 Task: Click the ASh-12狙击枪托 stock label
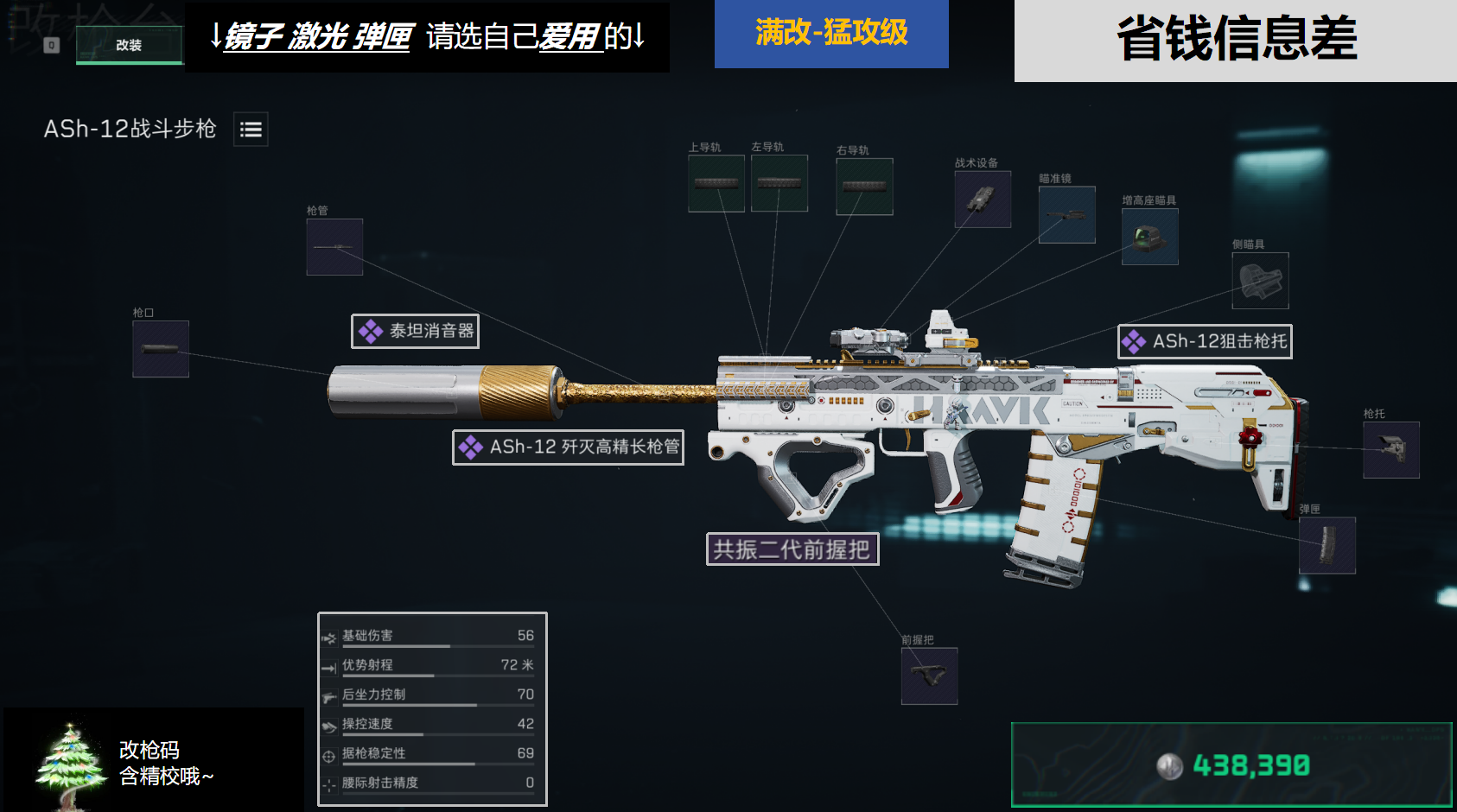click(1205, 342)
